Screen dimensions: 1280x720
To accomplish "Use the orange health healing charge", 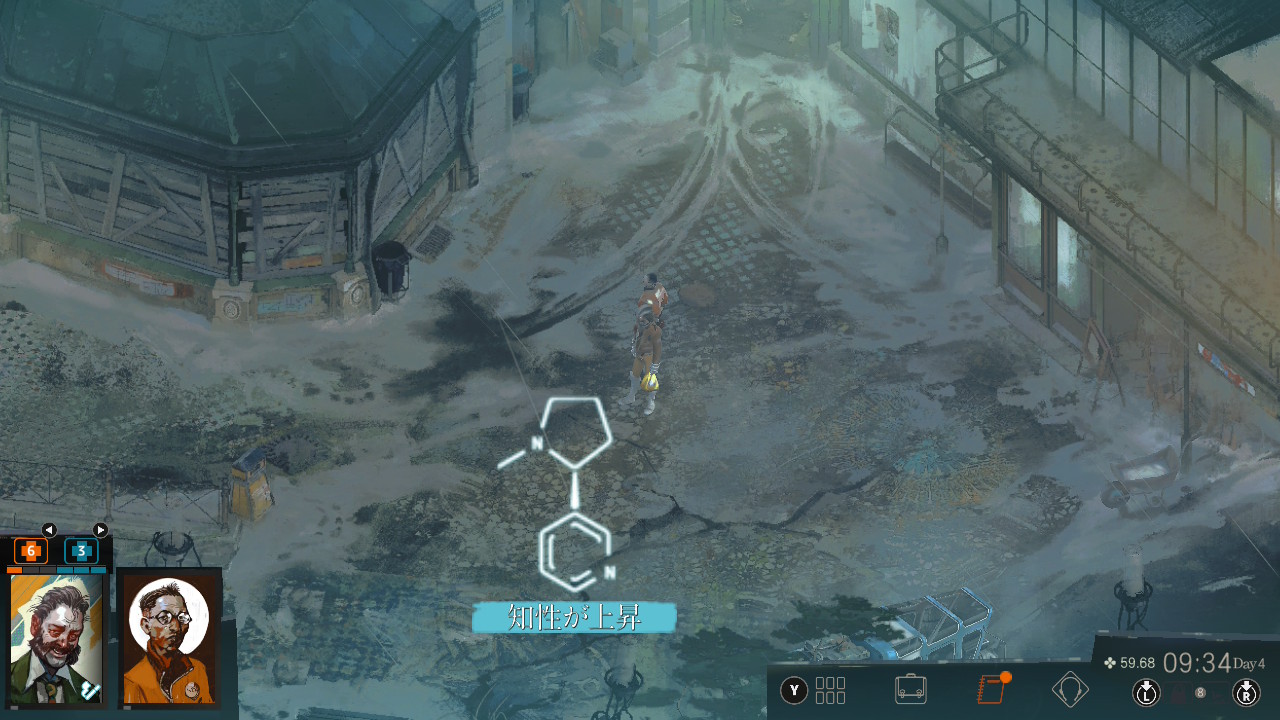I will coord(31,551).
